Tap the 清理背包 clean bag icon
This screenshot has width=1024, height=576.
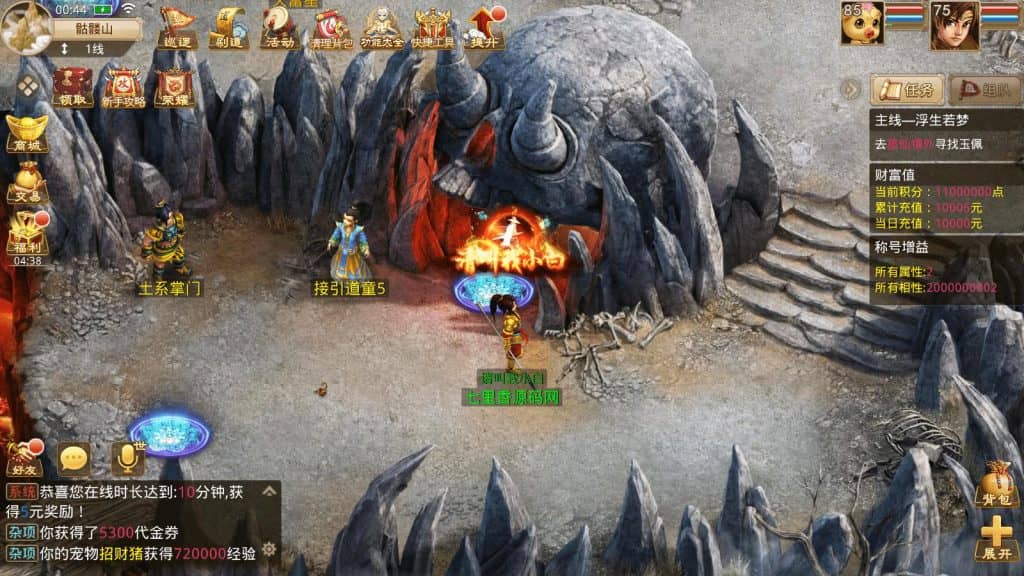(331, 27)
